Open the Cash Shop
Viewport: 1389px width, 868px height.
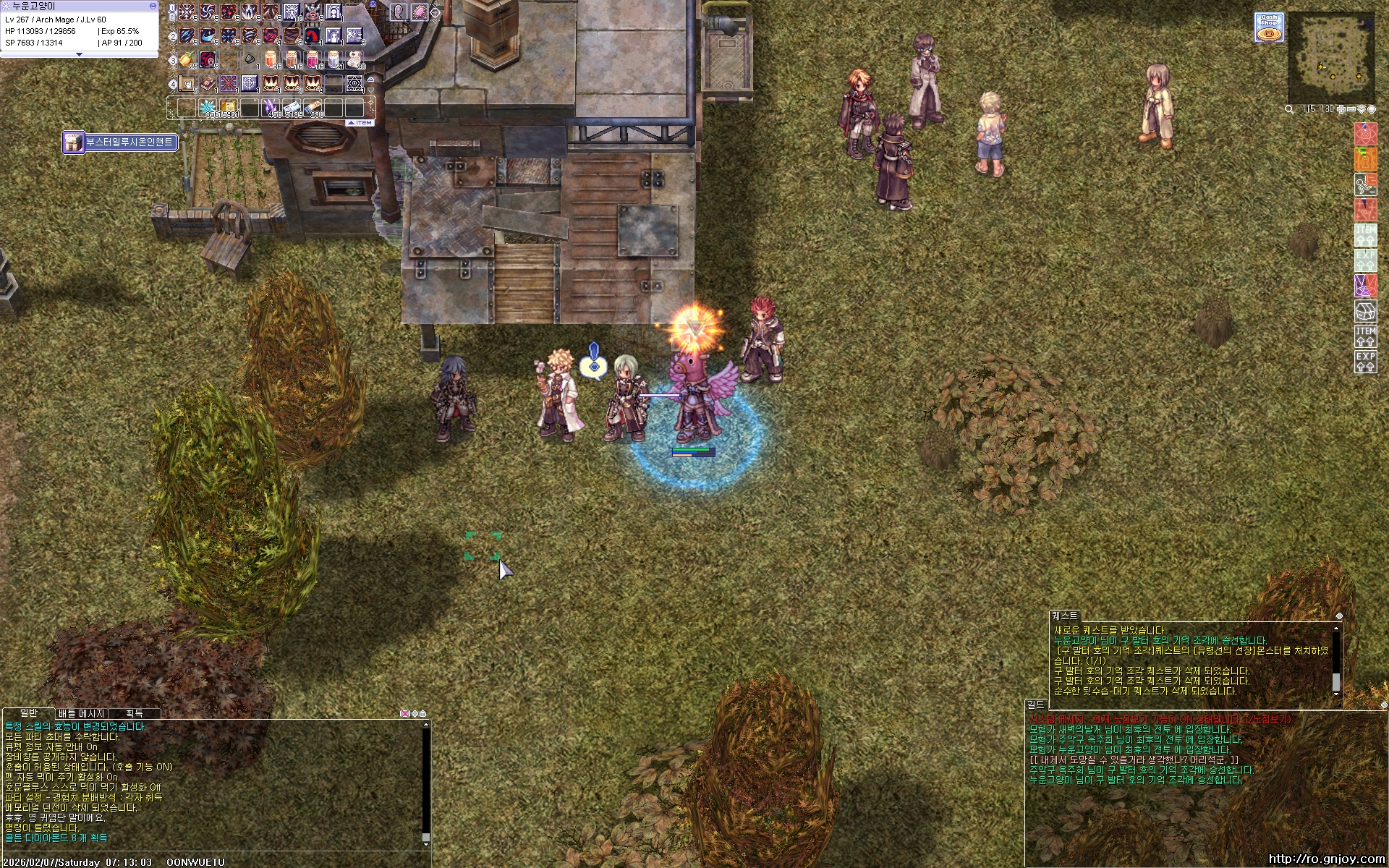1269,26
